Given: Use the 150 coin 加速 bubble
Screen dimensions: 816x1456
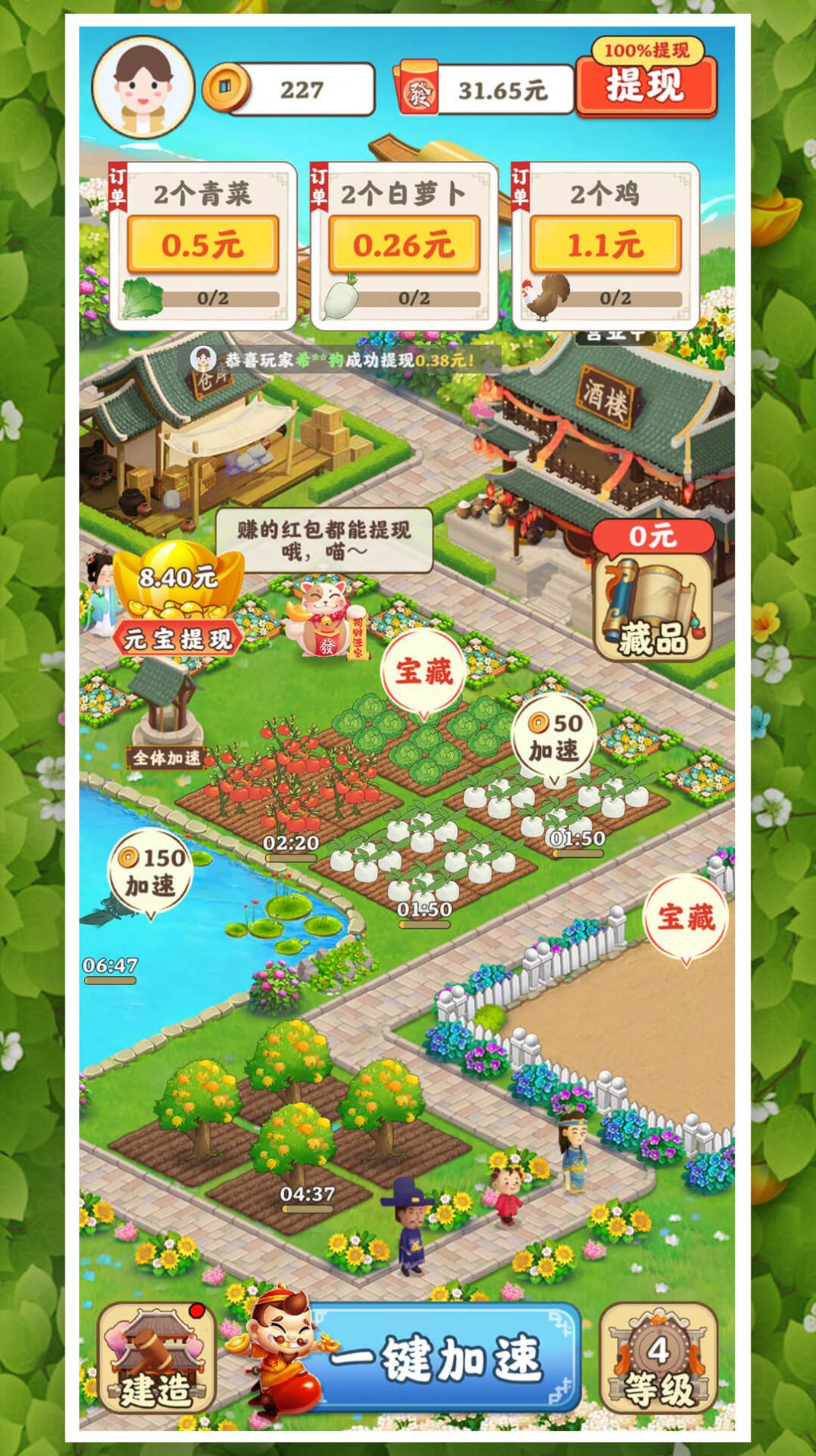Looking at the screenshot, I should coord(151,872).
